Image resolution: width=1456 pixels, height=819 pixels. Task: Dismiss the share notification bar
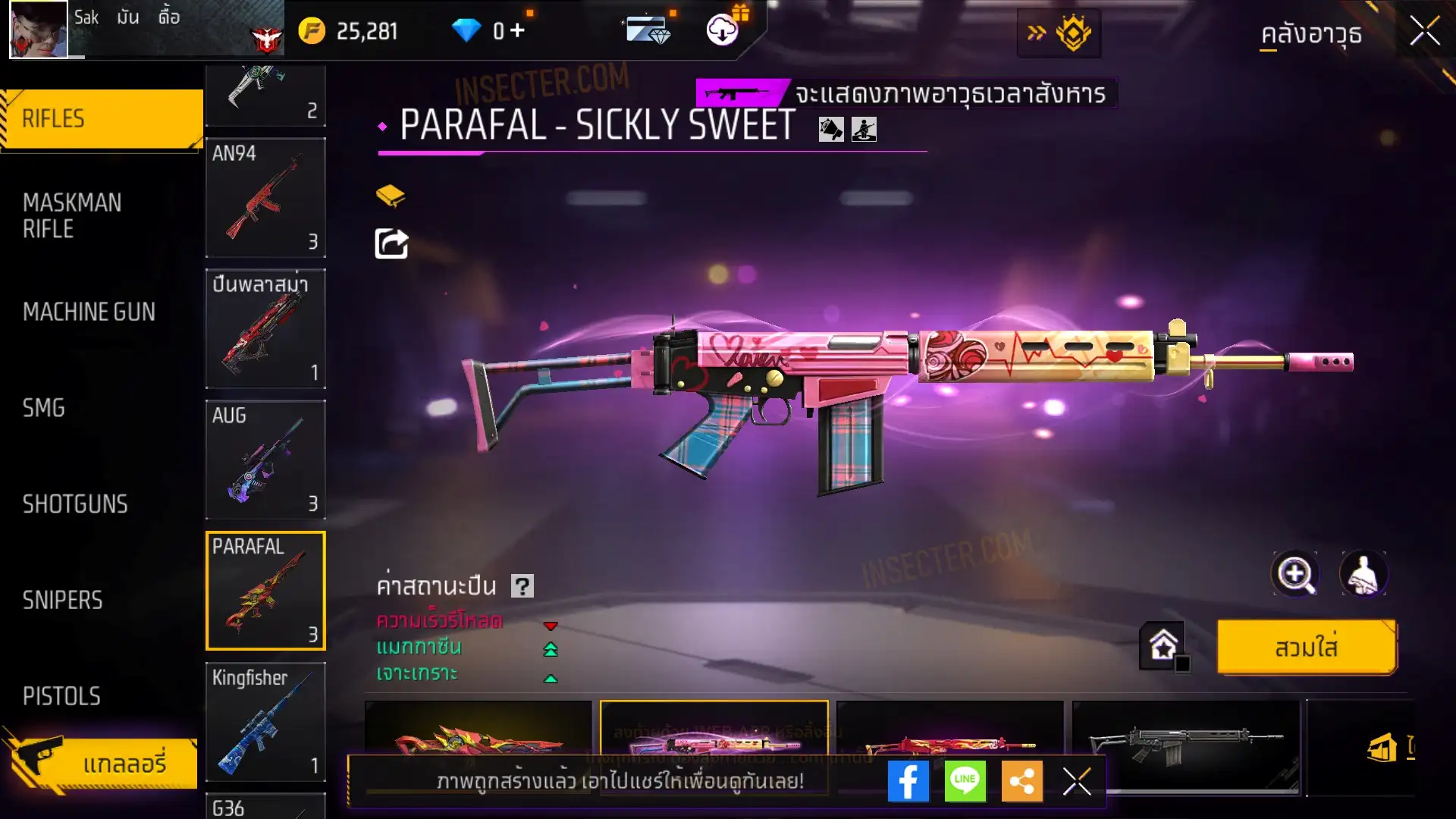[1076, 781]
